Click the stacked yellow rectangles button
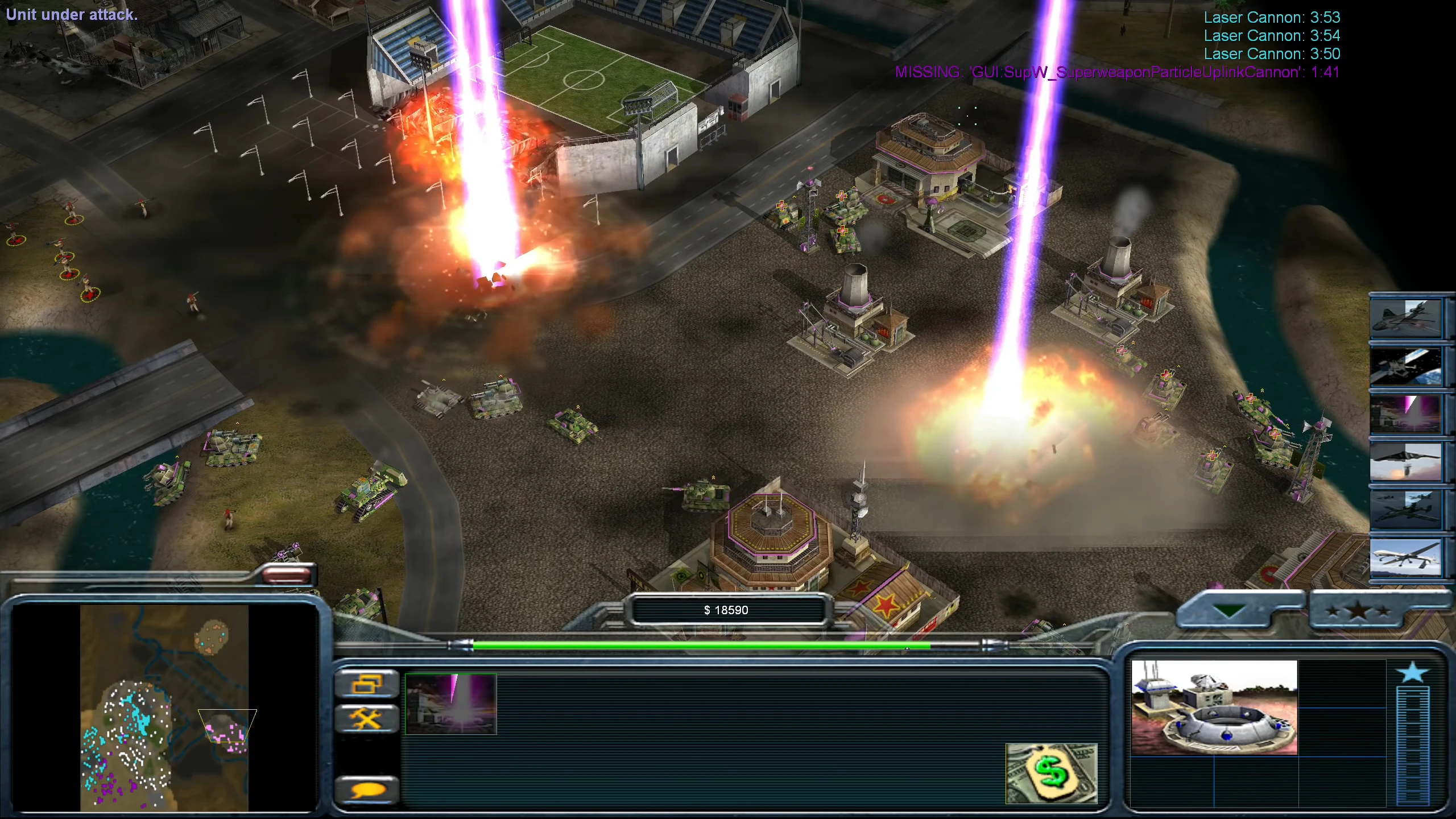1456x819 pixels. click(367, 684)
